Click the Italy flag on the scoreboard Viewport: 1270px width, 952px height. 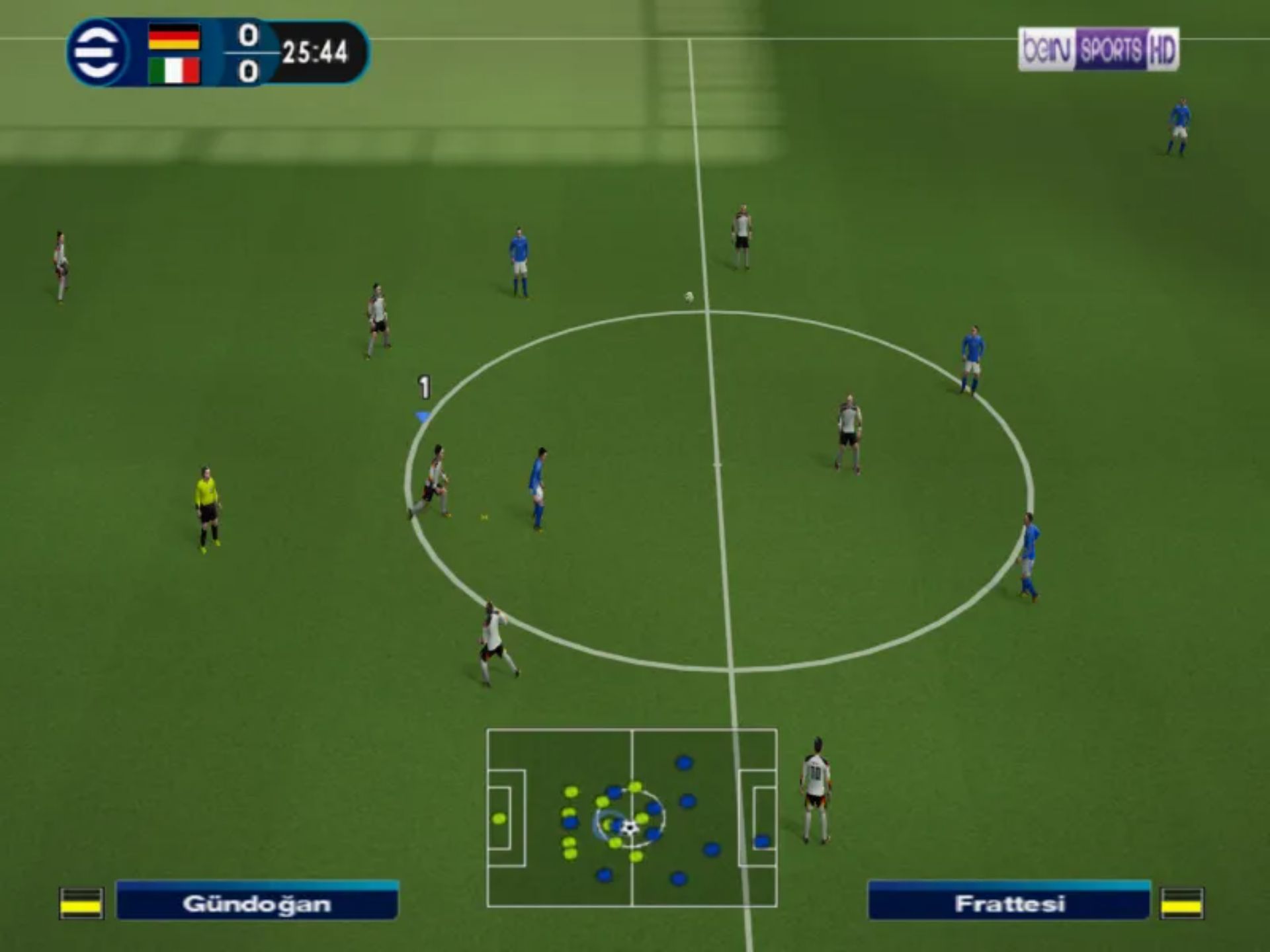point(174,71)
